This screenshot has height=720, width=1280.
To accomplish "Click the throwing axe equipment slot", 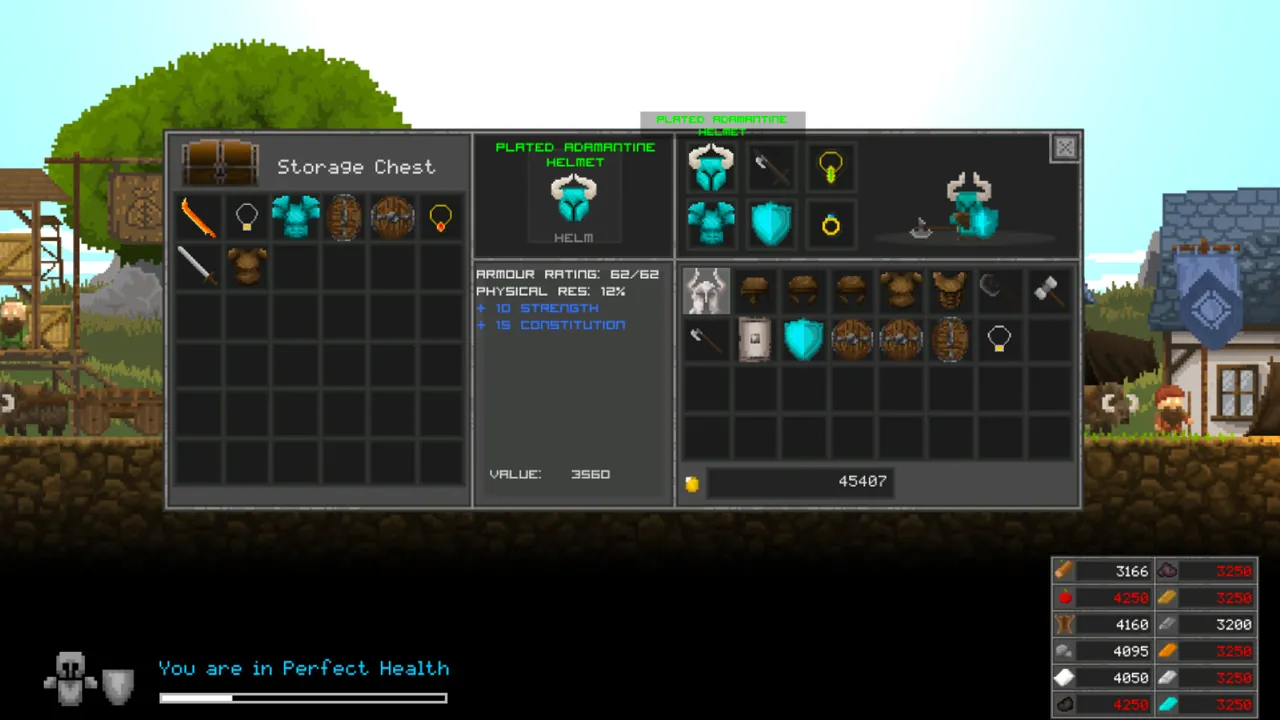I will (770, 167).
